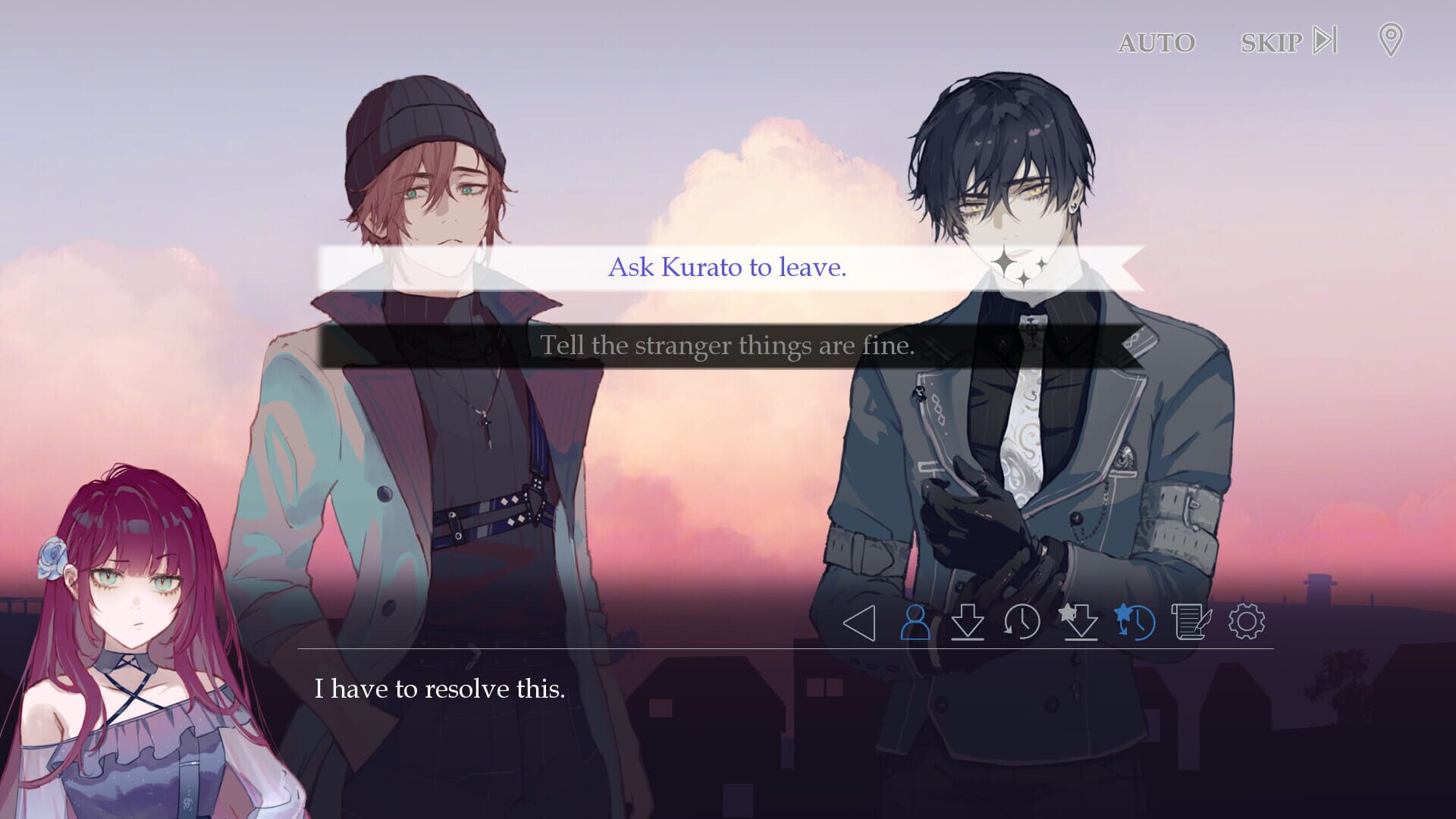Viewport: 1456px width, 819px height.
Task: Click 'I have to resolve this.' to advance
Action: pyautogui.click(x=440, y=689)
